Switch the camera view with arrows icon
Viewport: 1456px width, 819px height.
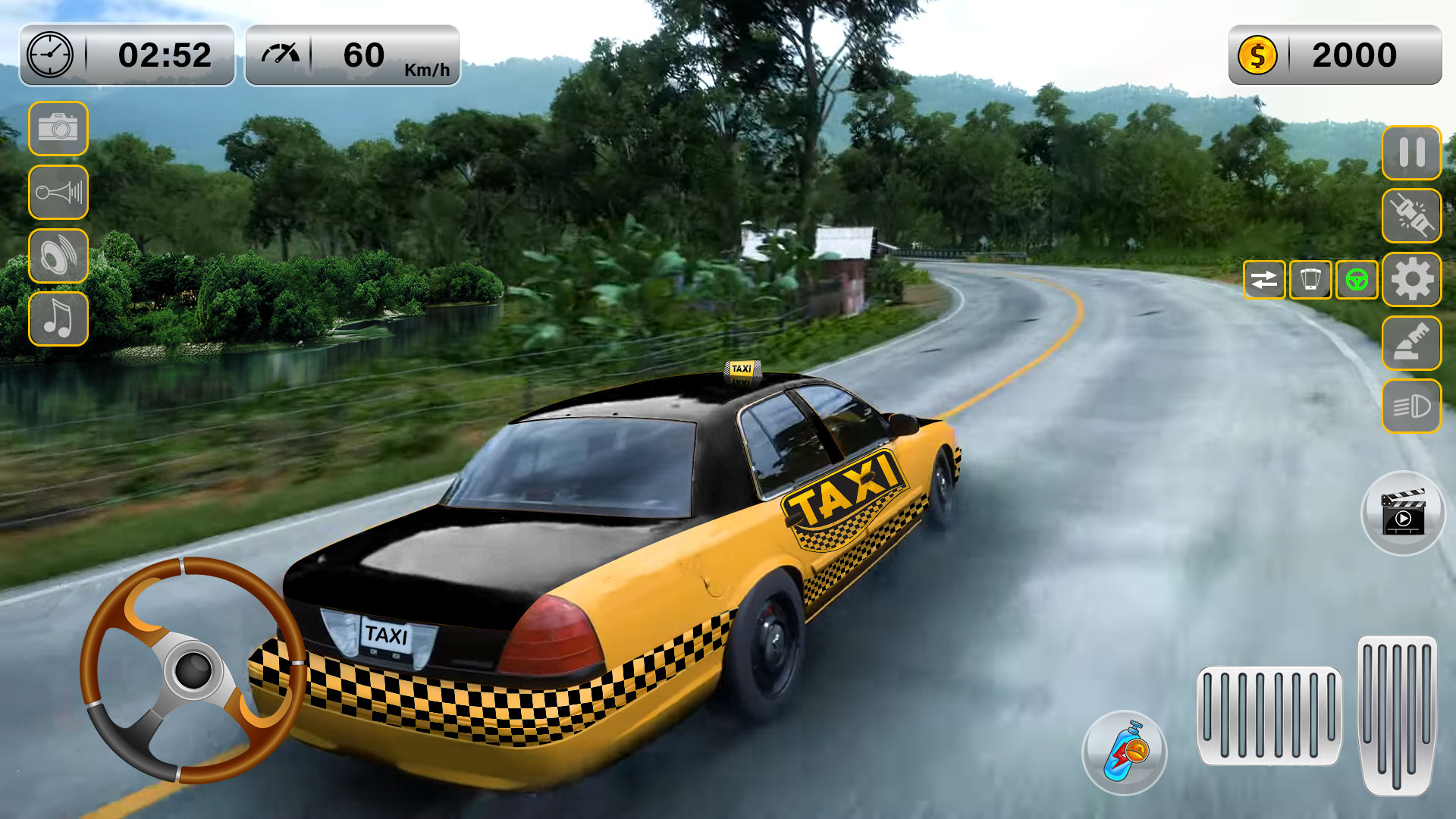[1265, 279]
